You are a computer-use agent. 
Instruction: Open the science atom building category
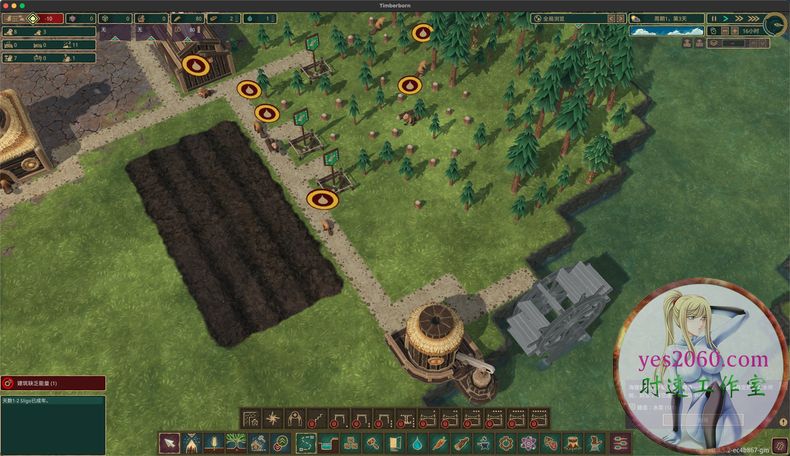528,442
